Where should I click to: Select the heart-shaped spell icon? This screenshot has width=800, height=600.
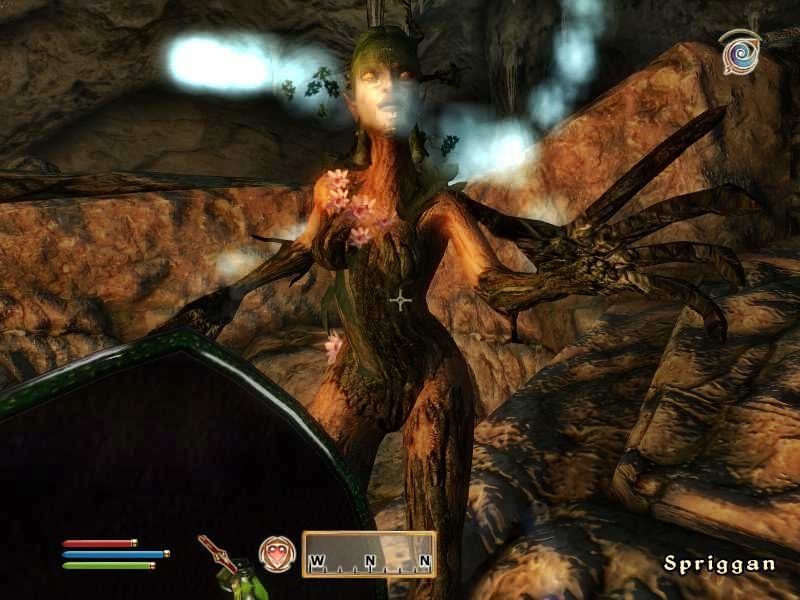coord(277,555)
